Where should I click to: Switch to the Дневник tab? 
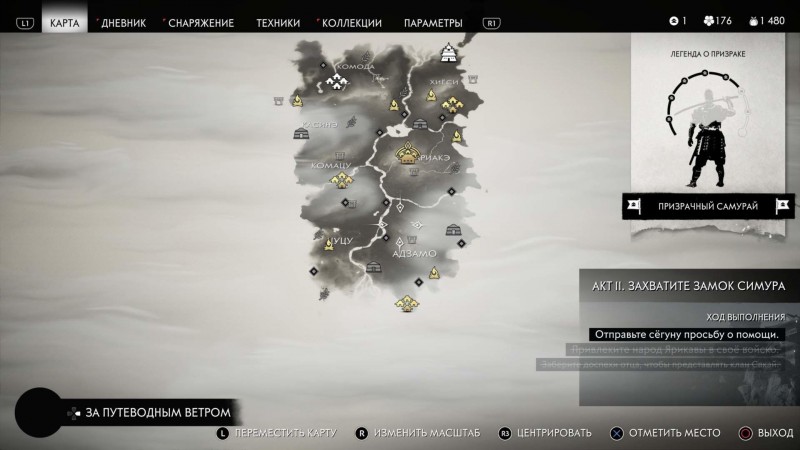coord(124,22)
